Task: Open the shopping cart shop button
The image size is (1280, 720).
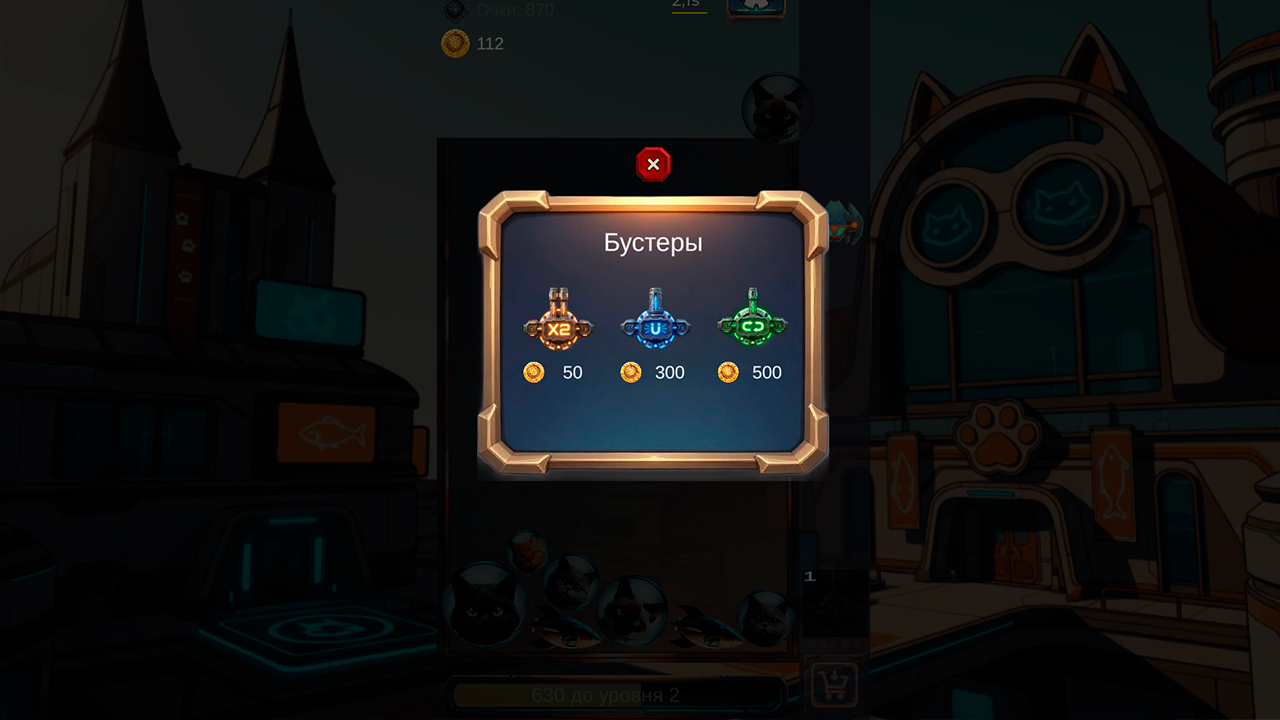Action: (833, 685)
